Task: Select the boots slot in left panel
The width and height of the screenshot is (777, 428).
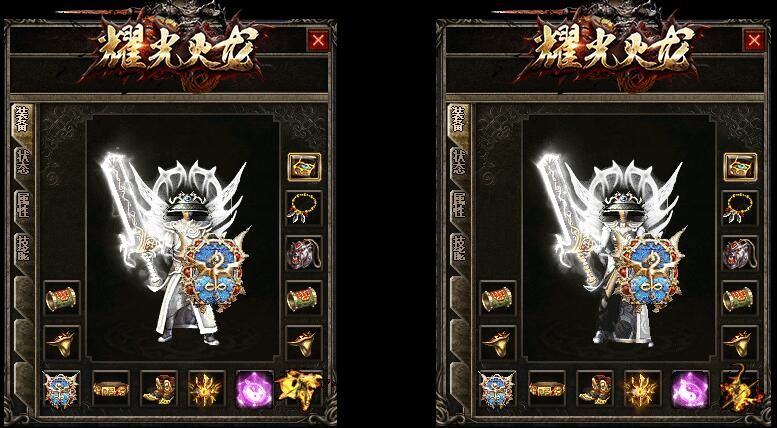Action: pyautogui.click(x=157, y=388)
